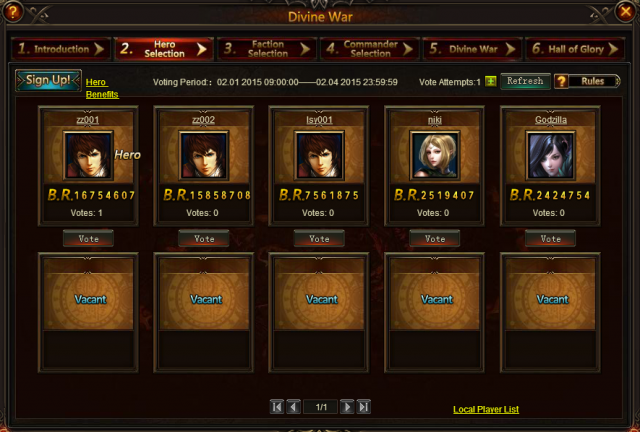Open the Faction Selection tab
The height and width of the screenshot is (432, 640).
264,49
